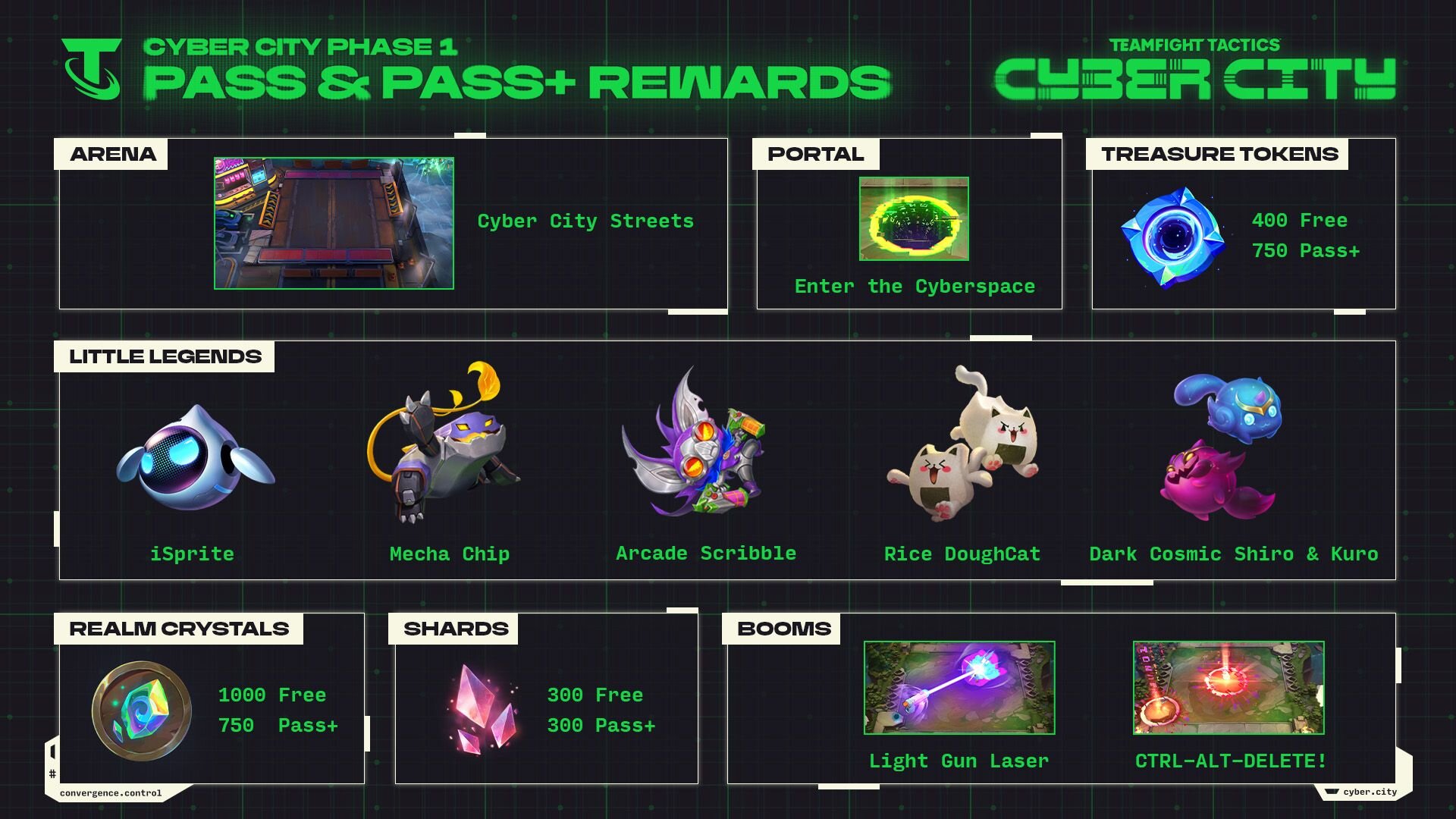
Task: Open the Enter the Cyberspace portal image
Action: coord(914,218)
